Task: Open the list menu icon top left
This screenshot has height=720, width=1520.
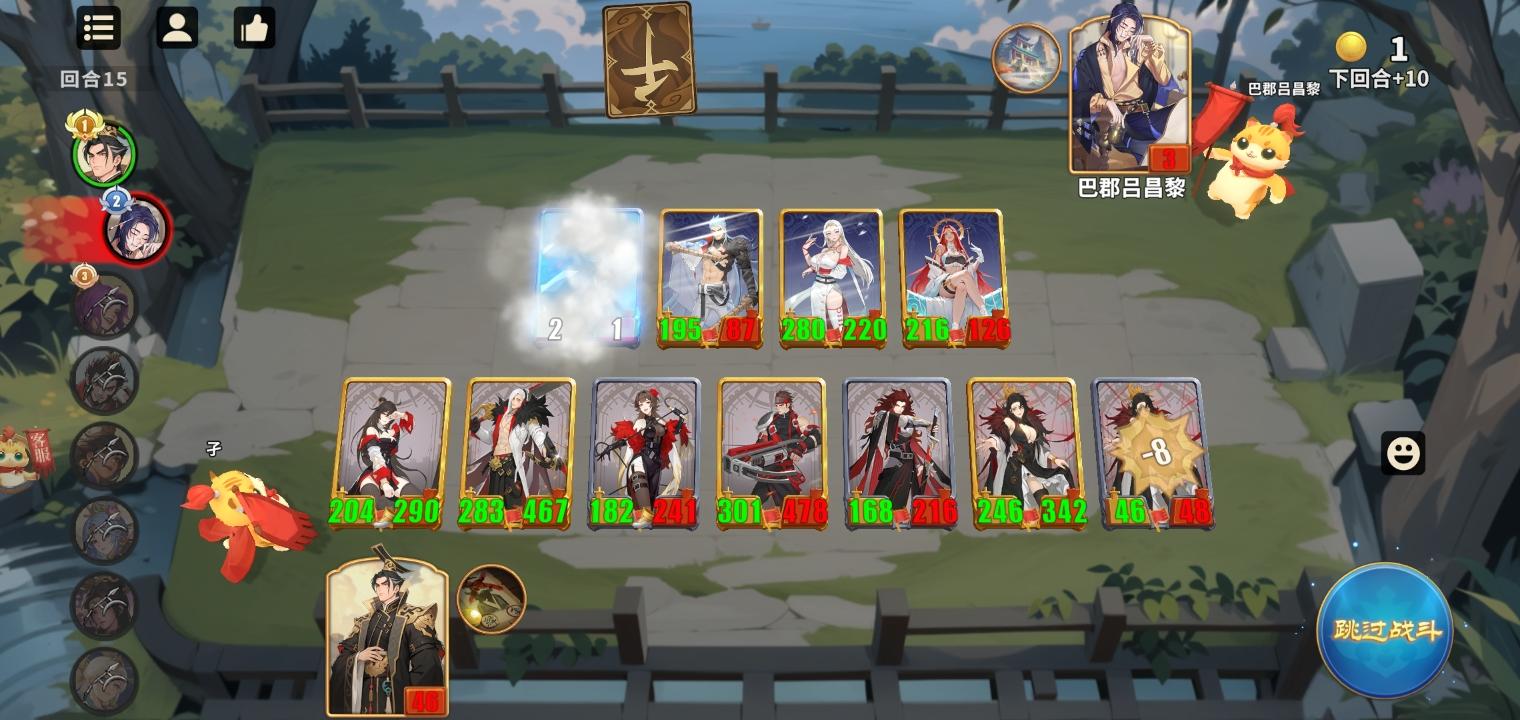Action: (98, 28)
